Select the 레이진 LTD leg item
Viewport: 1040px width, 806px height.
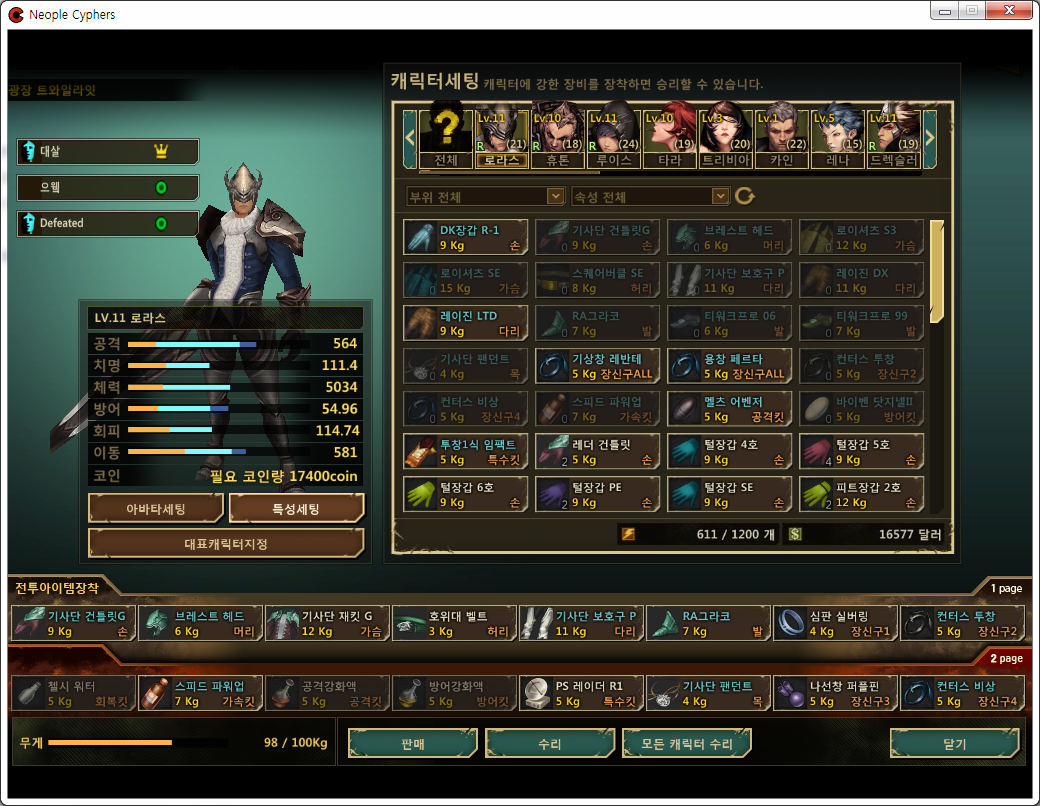point(466,323)
